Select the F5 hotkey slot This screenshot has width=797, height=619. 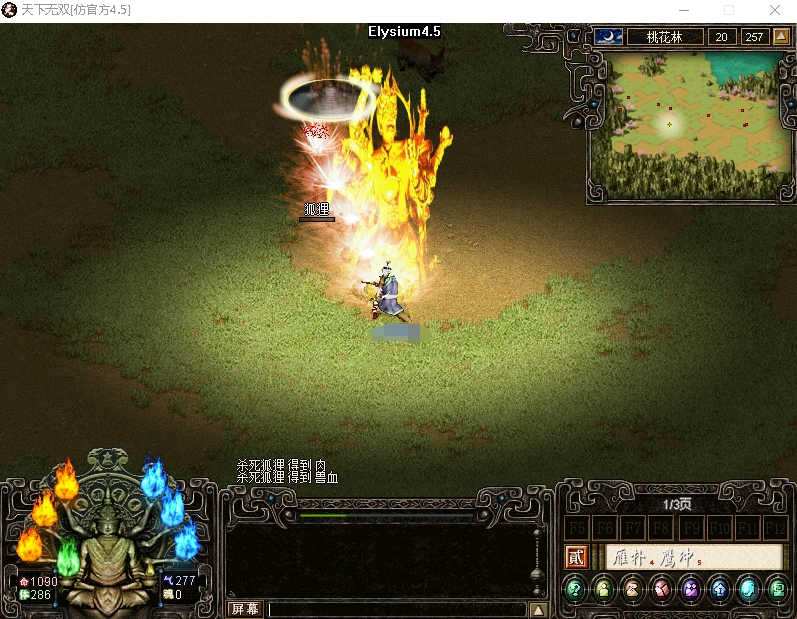pyautogui.click(x=577, y=527)
